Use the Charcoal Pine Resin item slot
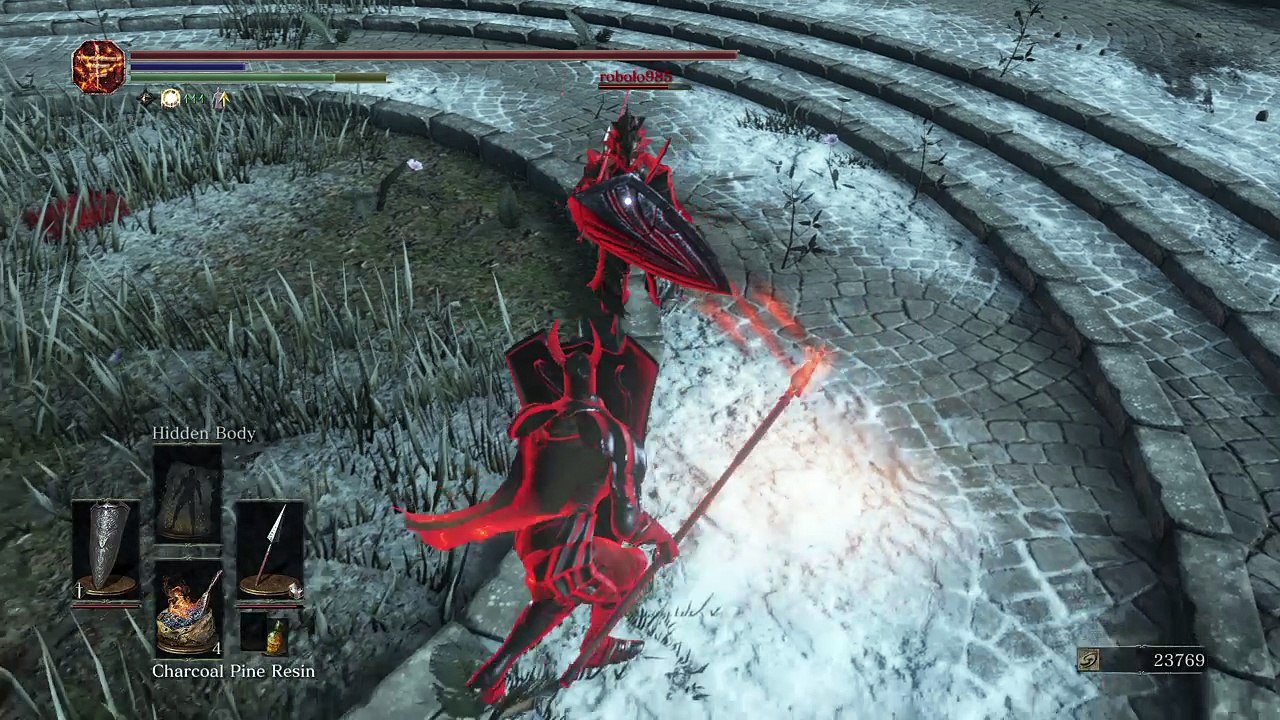Viewport: 1280px width, 720px height. [x=188, y=608]
